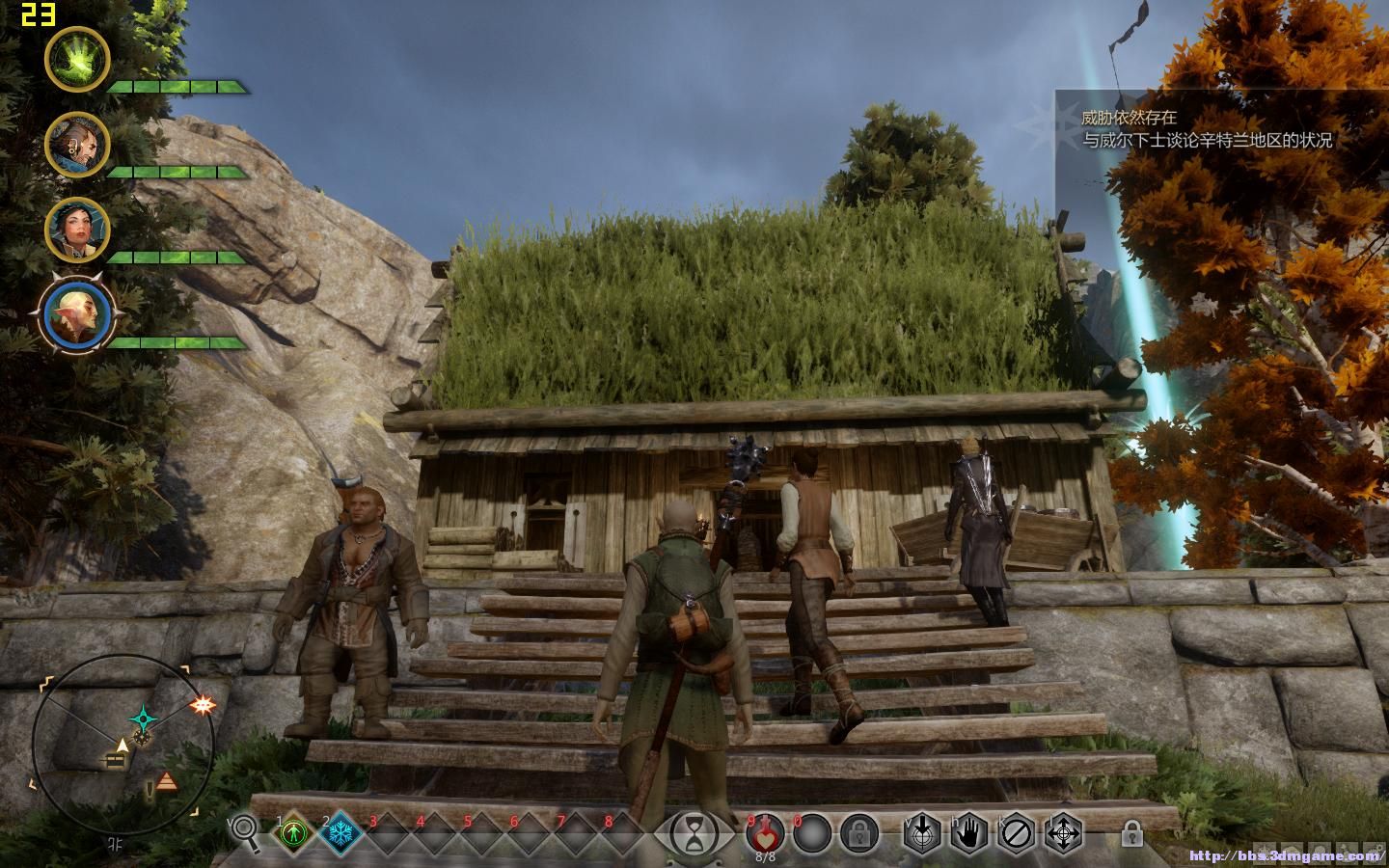The height and width of the screenshot is (868, 1389).
Task: Use the green figure ability in slot 1
Action: point(293,832)
